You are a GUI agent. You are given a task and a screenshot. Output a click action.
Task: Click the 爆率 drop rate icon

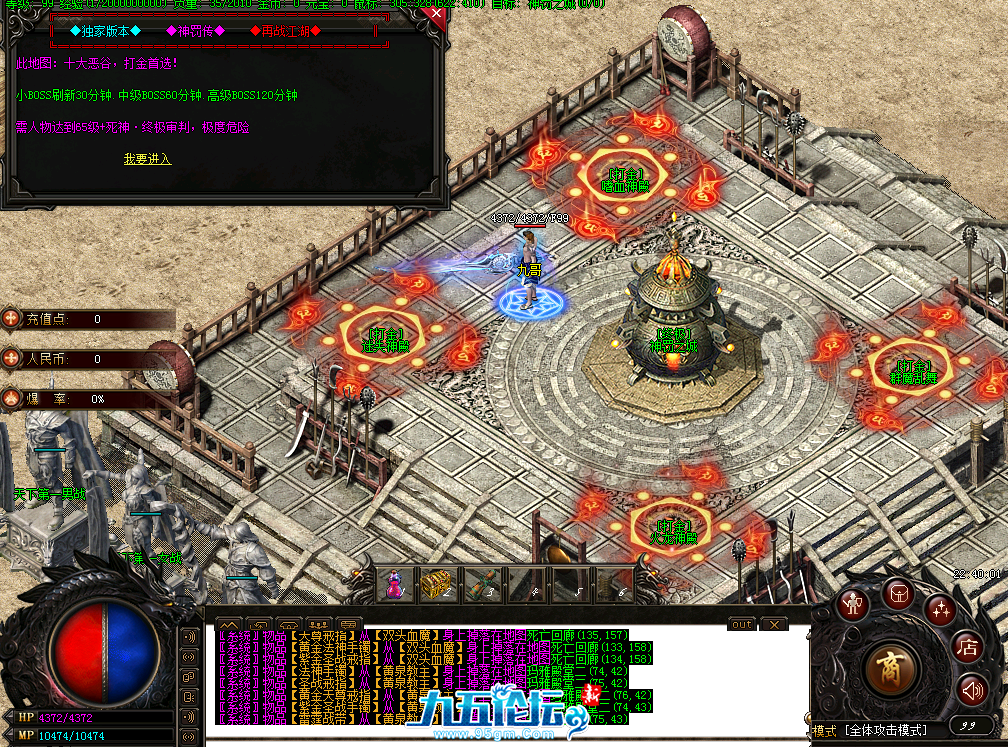[x=12, y=397]
